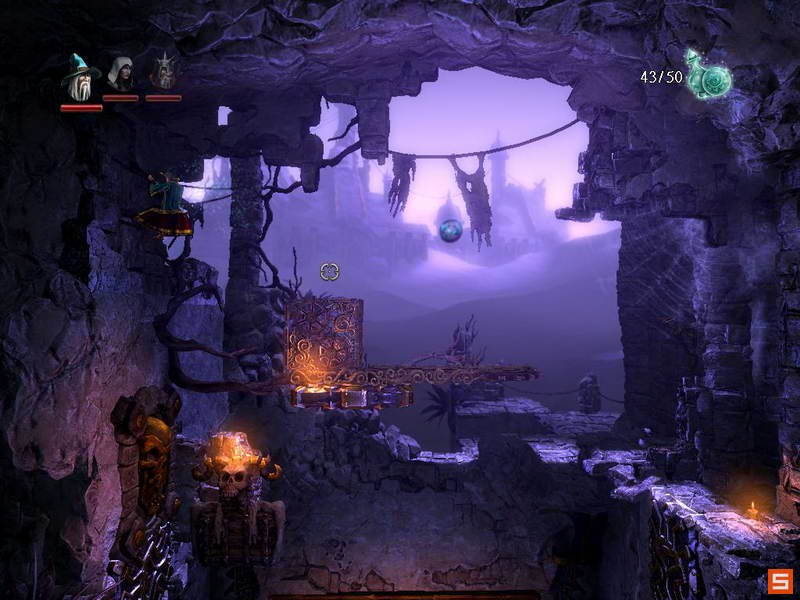
Task: Choose the helmeted knight portrait
Action: click(162, 73)
